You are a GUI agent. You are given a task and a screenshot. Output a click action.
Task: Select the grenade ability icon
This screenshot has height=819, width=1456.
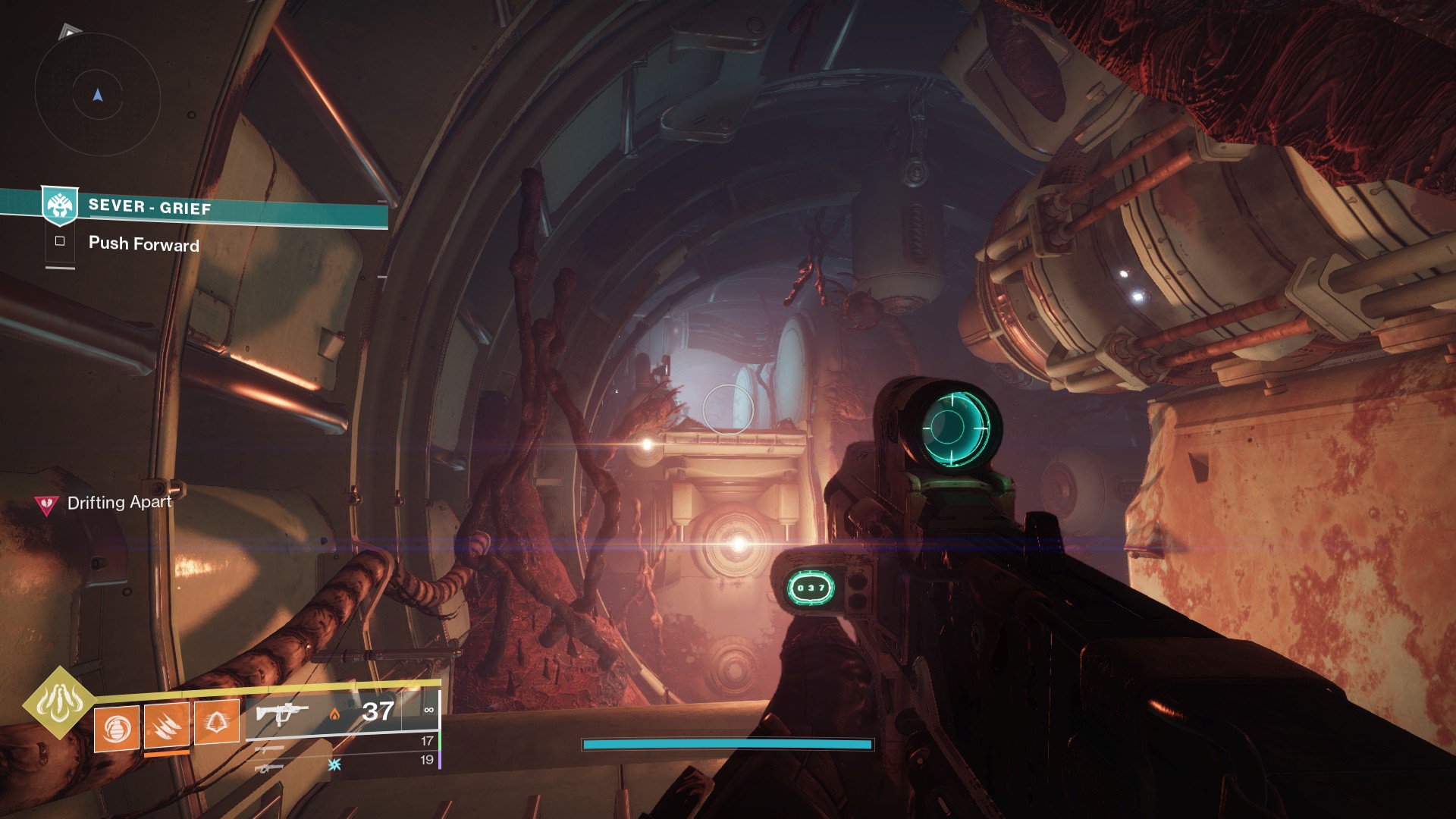pyautogui.click(x=117, y=728)
